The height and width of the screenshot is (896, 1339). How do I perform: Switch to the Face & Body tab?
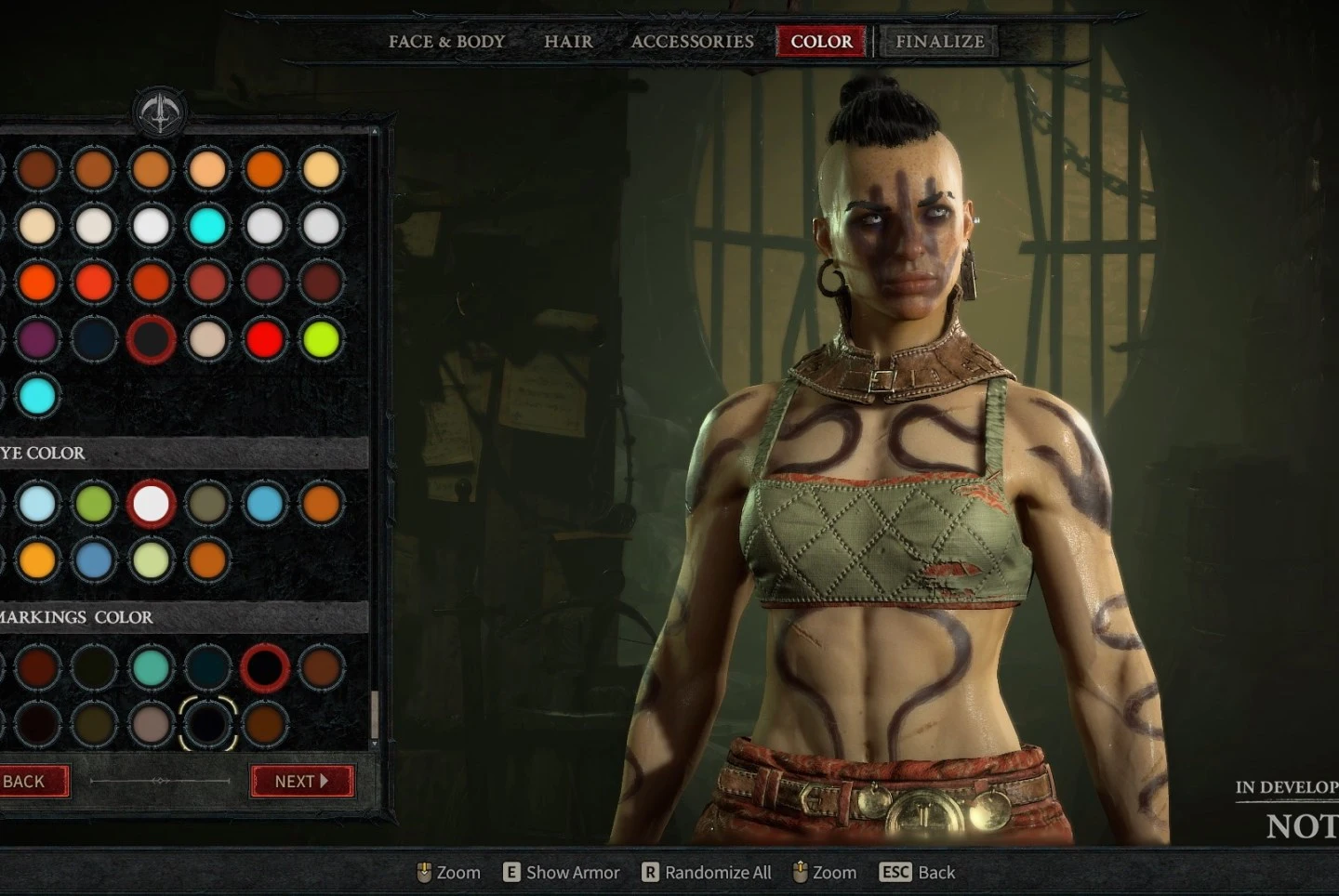[x=446, y=42]
